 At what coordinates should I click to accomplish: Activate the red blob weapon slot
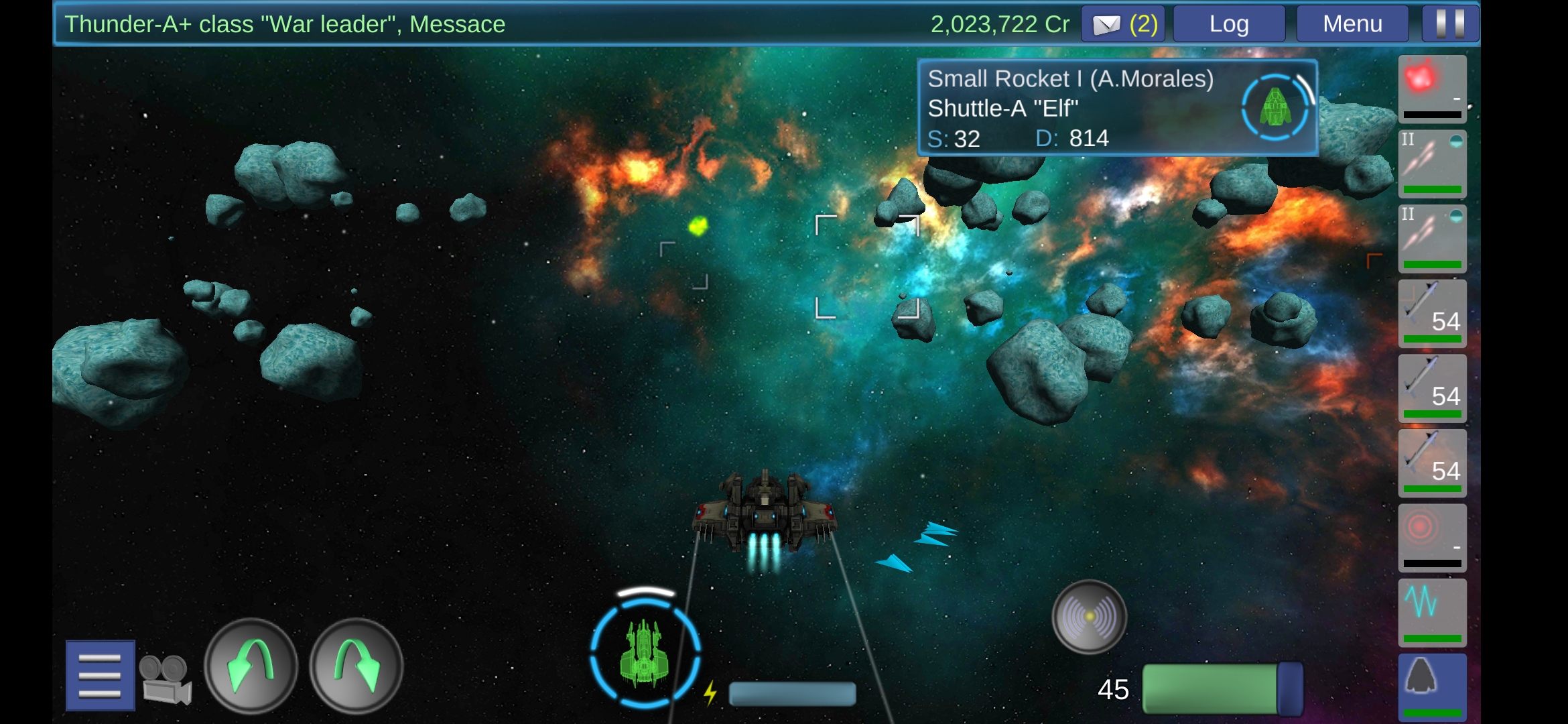pos(1432,88)
